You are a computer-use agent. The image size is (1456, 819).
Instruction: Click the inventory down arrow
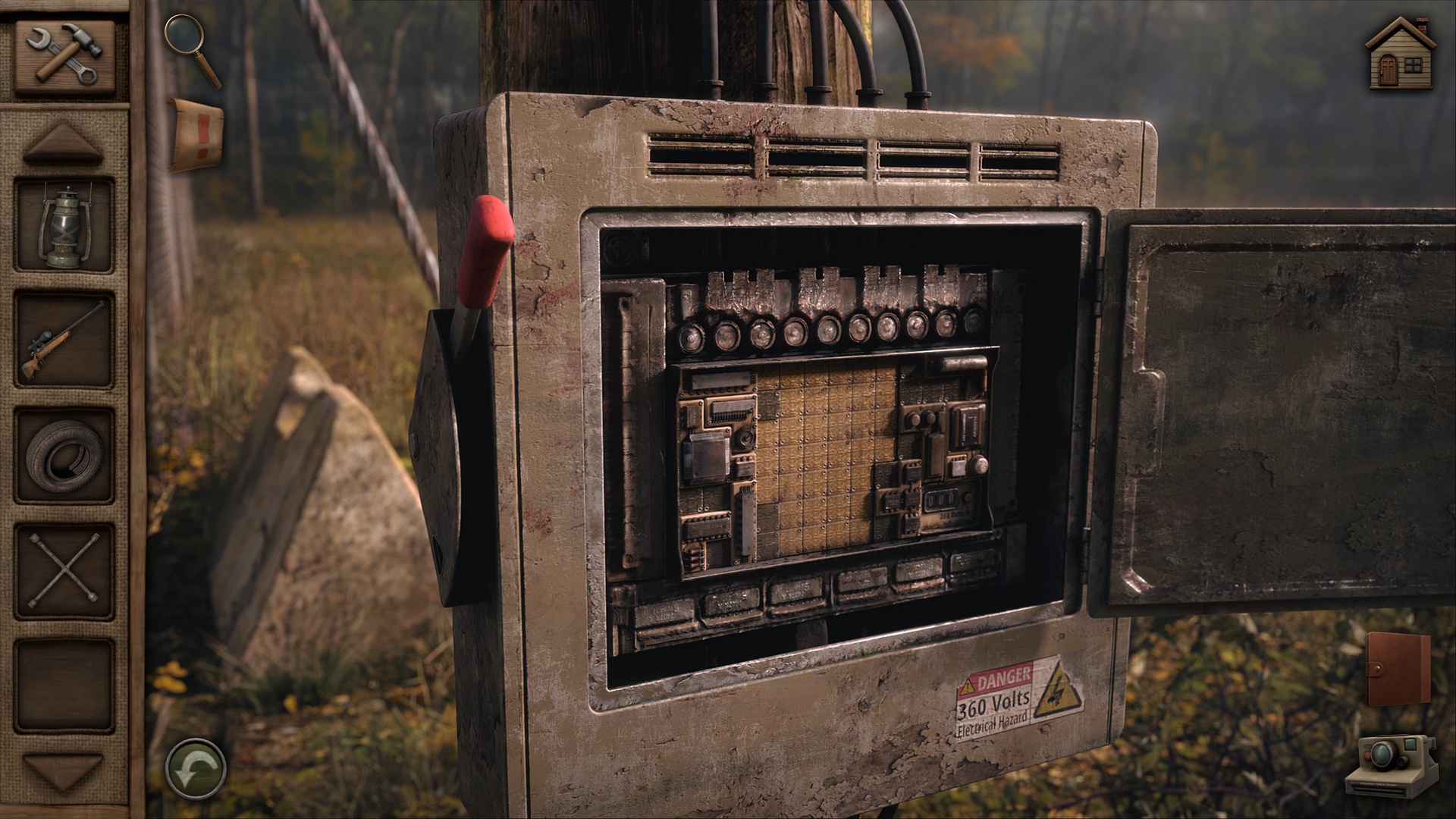(x=63, y=770)
